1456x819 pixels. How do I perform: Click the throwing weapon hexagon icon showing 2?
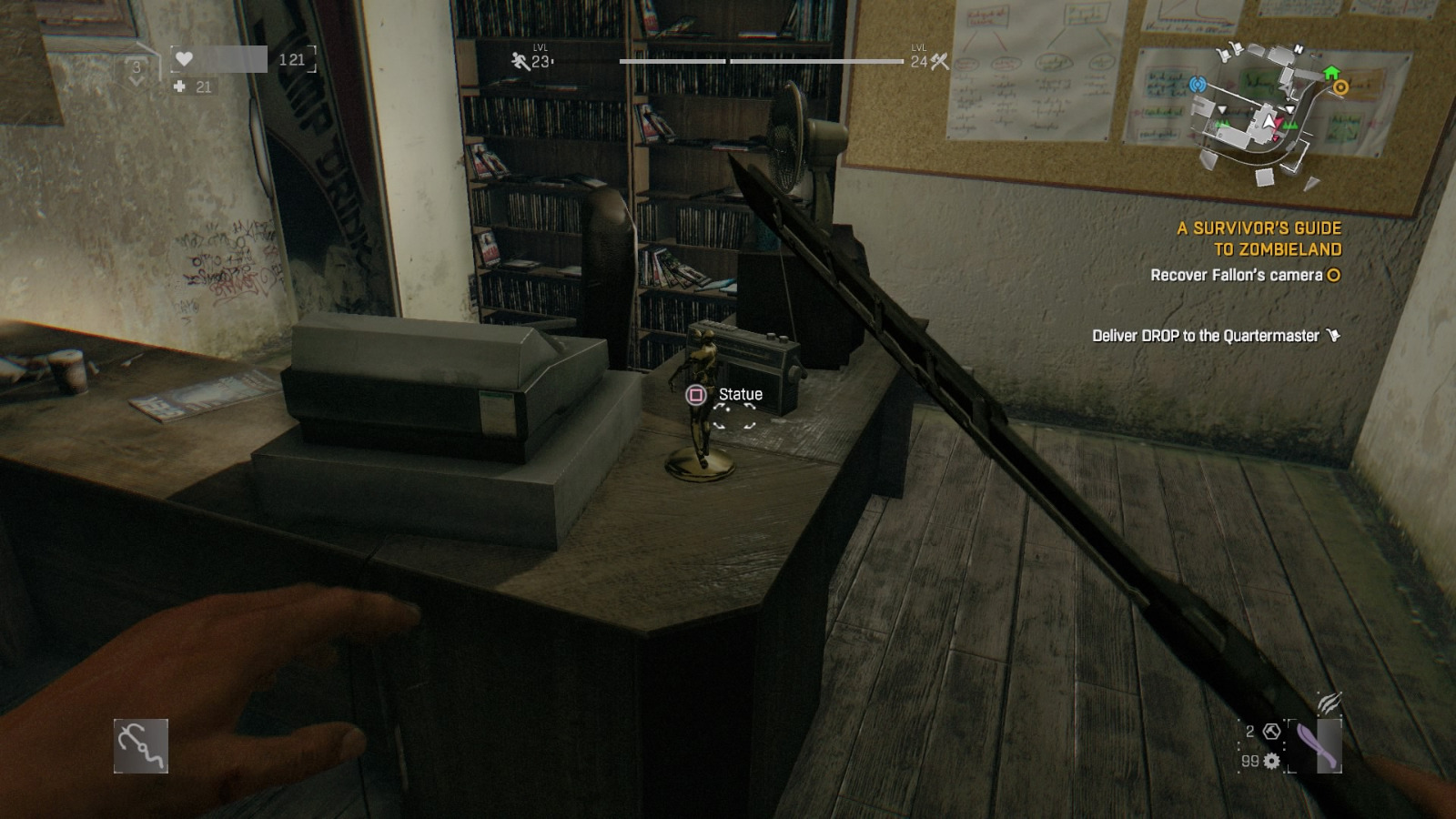[x=1271, y=732]
